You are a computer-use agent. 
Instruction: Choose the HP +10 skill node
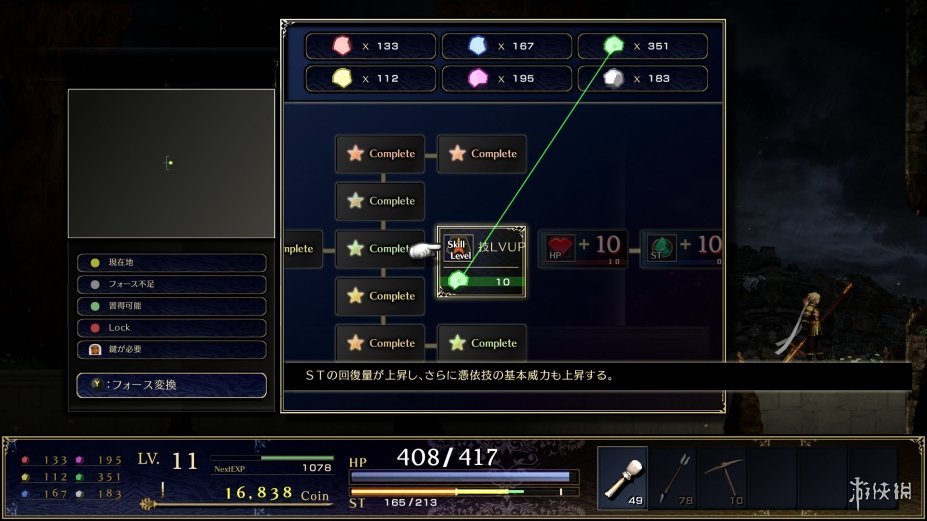click(x=584, y=247)
